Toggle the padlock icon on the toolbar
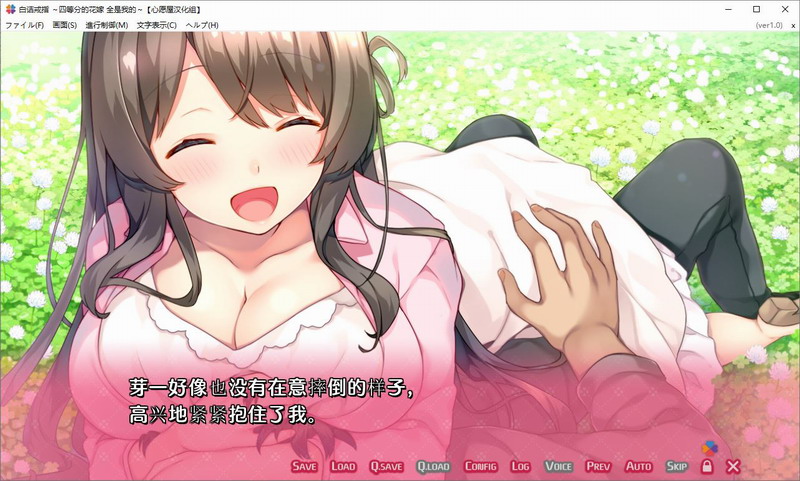Screen dimensions: 800x481 (707, 466)
